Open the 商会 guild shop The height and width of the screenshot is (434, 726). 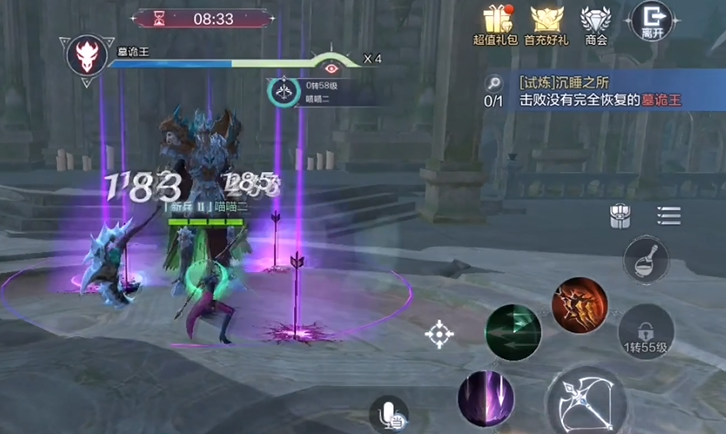pyautogui.click(x=597, y=23)
